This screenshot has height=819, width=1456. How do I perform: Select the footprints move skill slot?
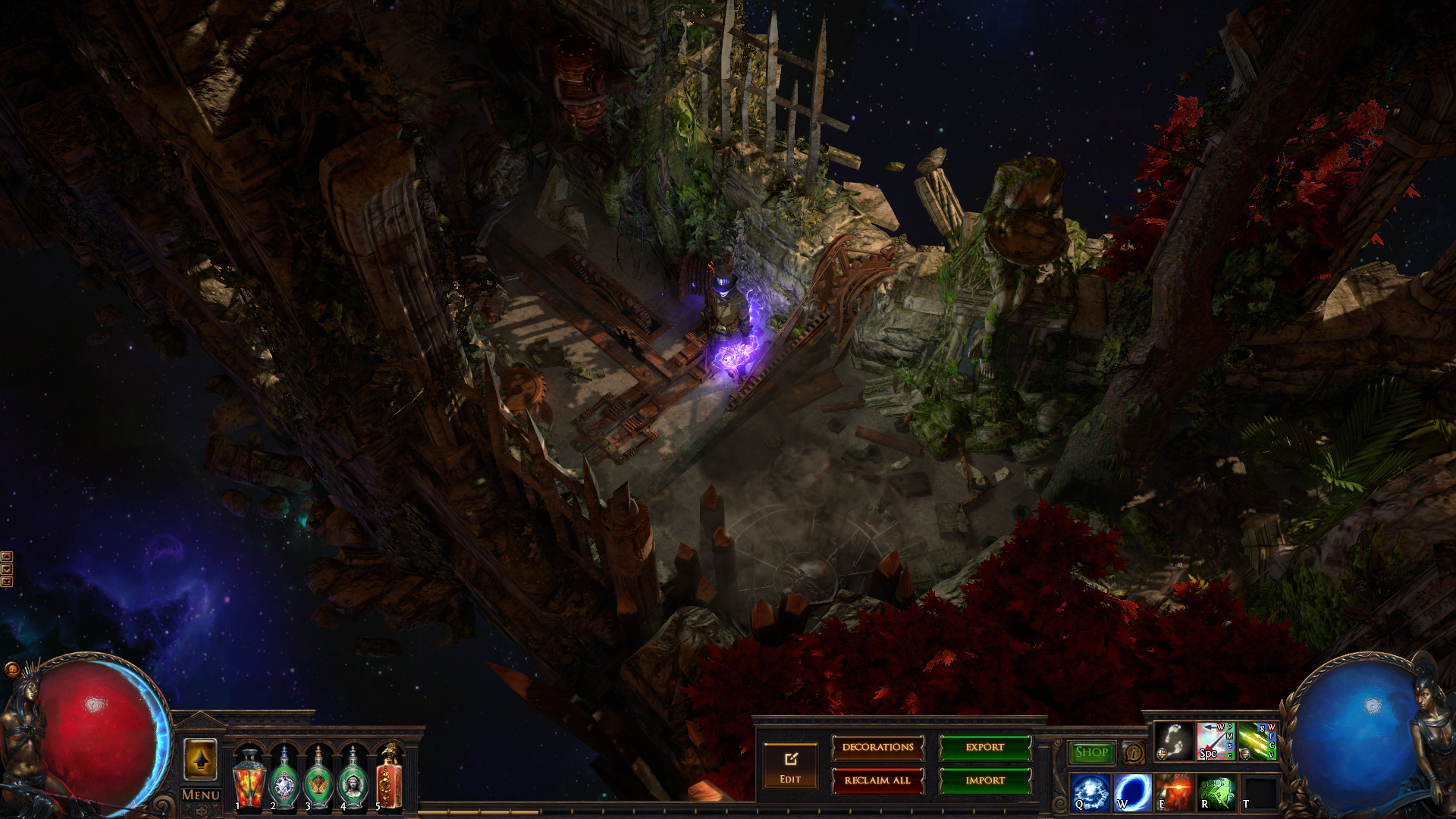(x=1174, y=741)
